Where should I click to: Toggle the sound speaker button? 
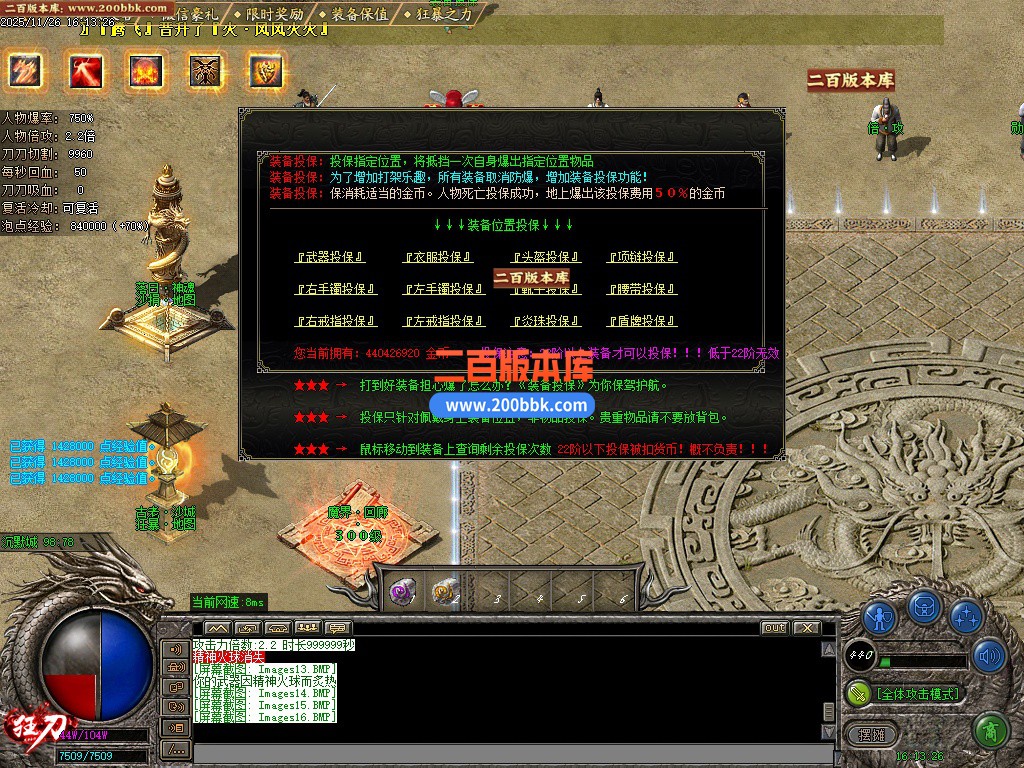(x=989, y=656)
